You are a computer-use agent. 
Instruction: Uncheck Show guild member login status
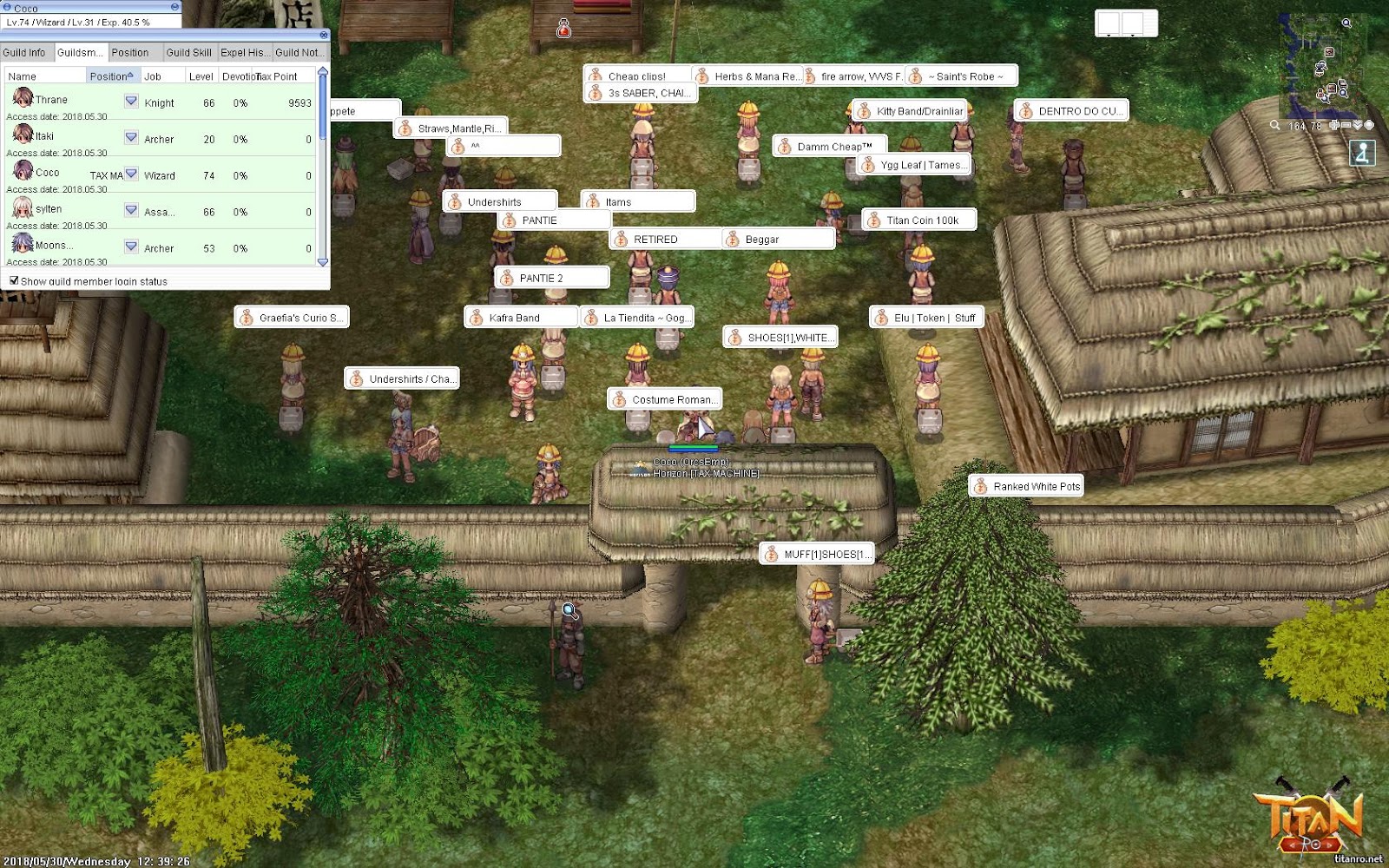click(14, 280)
